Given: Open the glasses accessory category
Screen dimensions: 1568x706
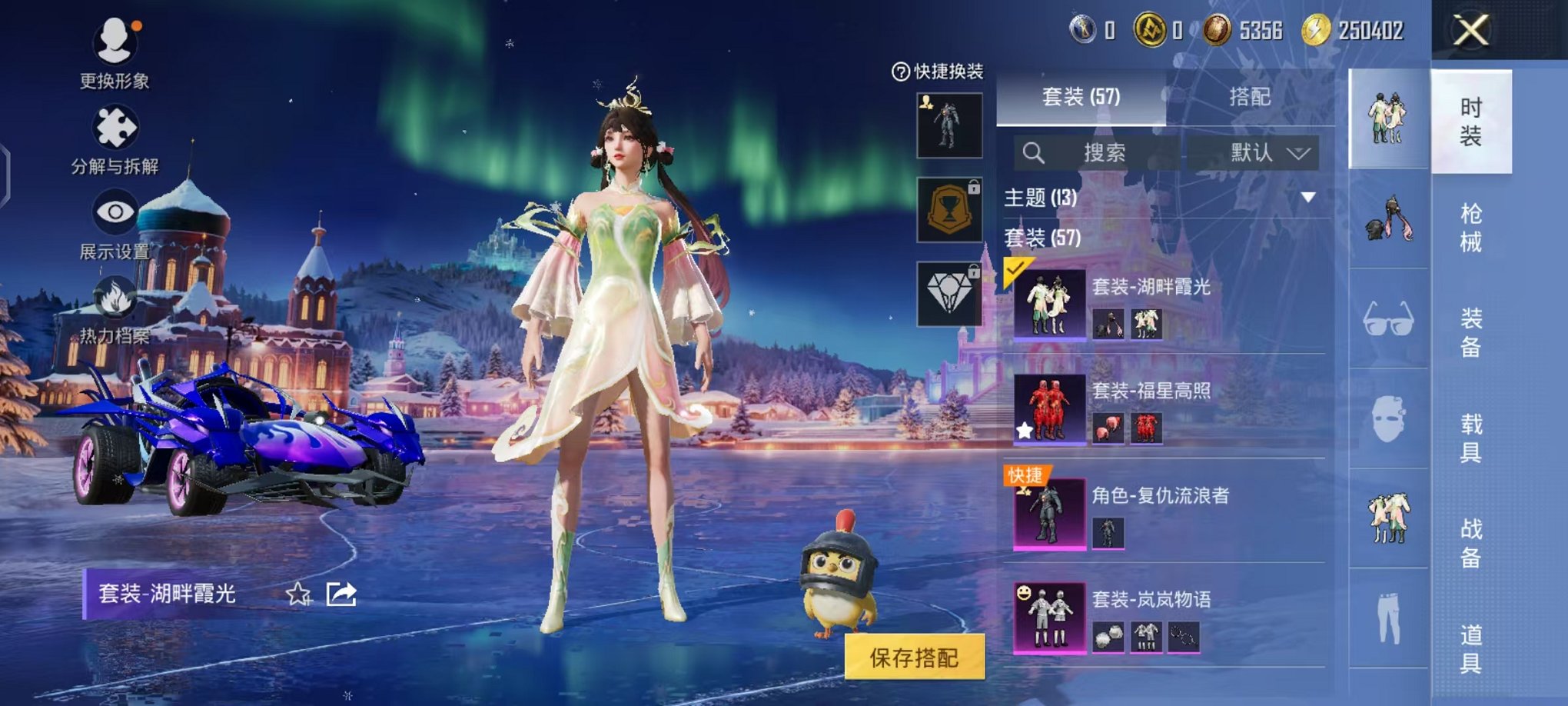Looking at the screenshot, I should [x=1388, y=318].
